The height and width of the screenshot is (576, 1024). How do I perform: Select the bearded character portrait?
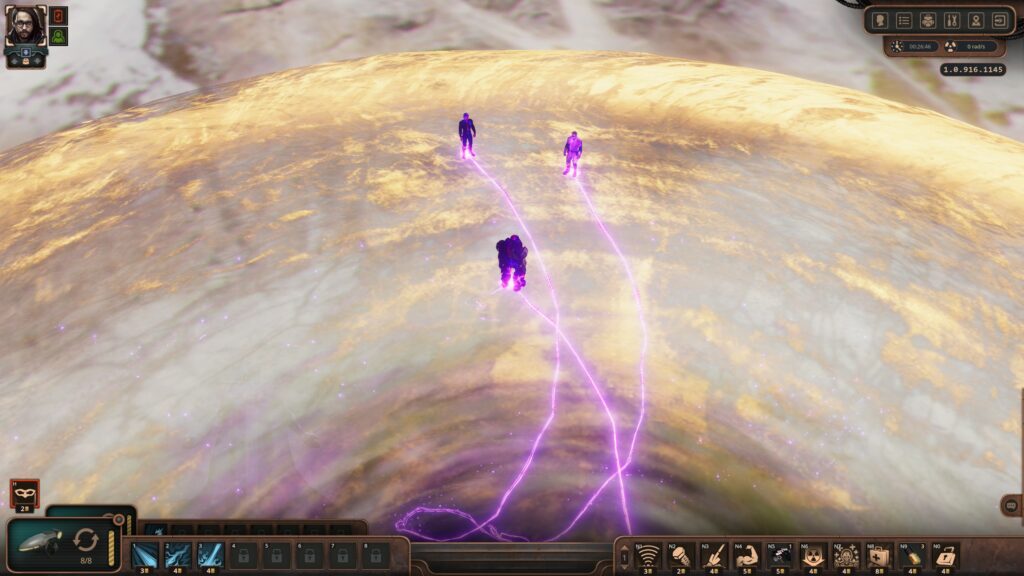point(25,27)
